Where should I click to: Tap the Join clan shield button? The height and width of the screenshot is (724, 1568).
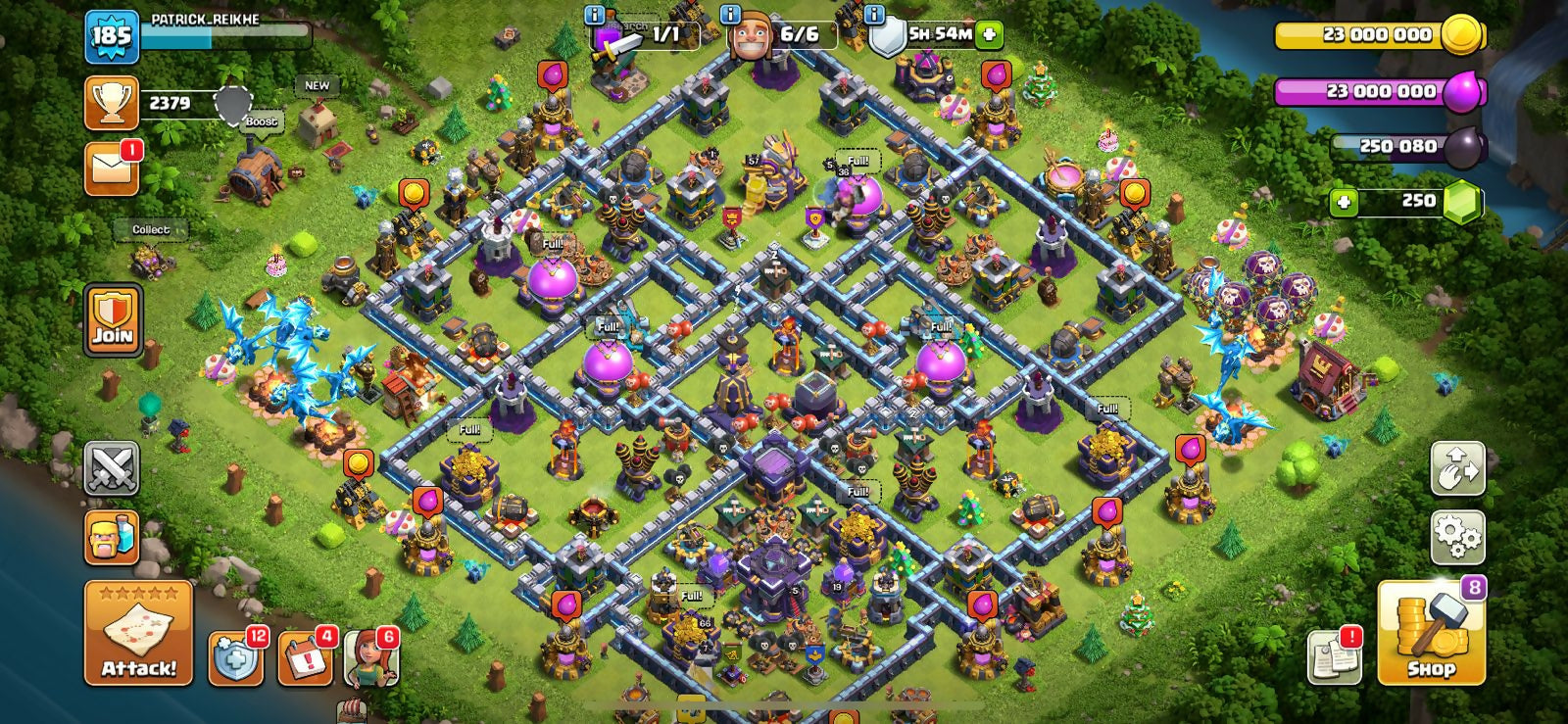(x=113, y=320)
